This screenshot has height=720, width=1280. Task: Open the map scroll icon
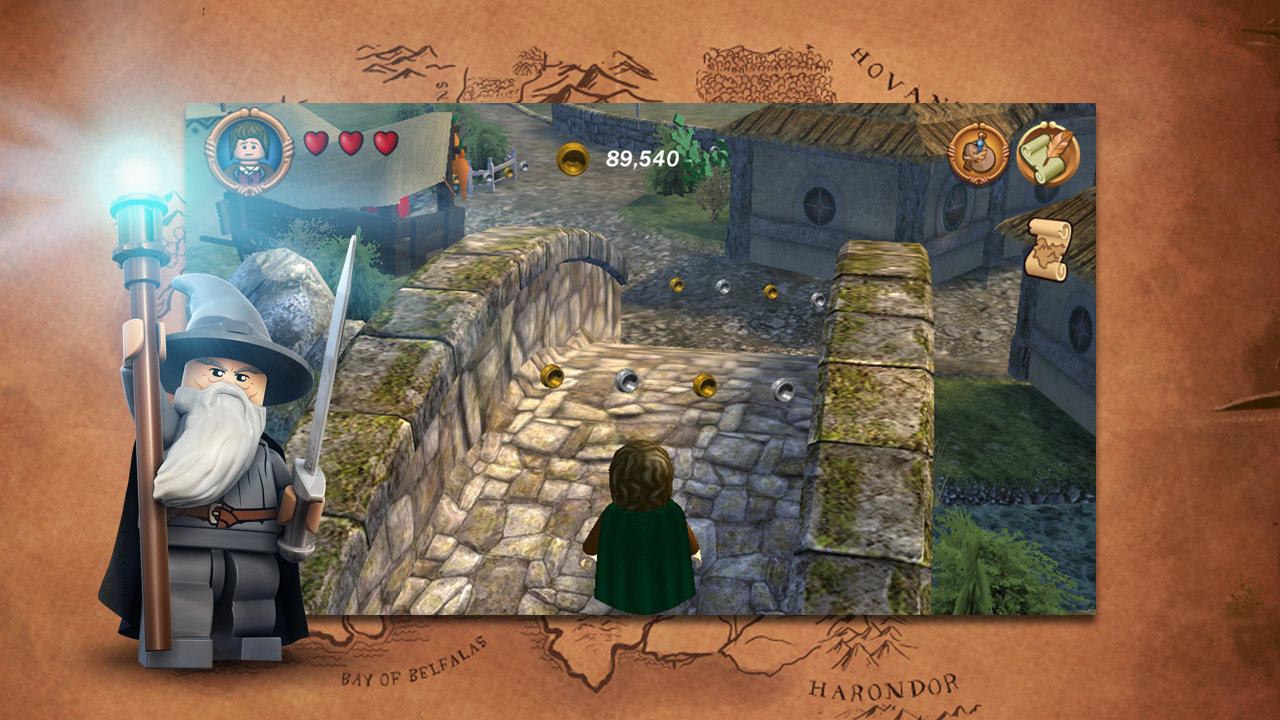click(1047, 250)
